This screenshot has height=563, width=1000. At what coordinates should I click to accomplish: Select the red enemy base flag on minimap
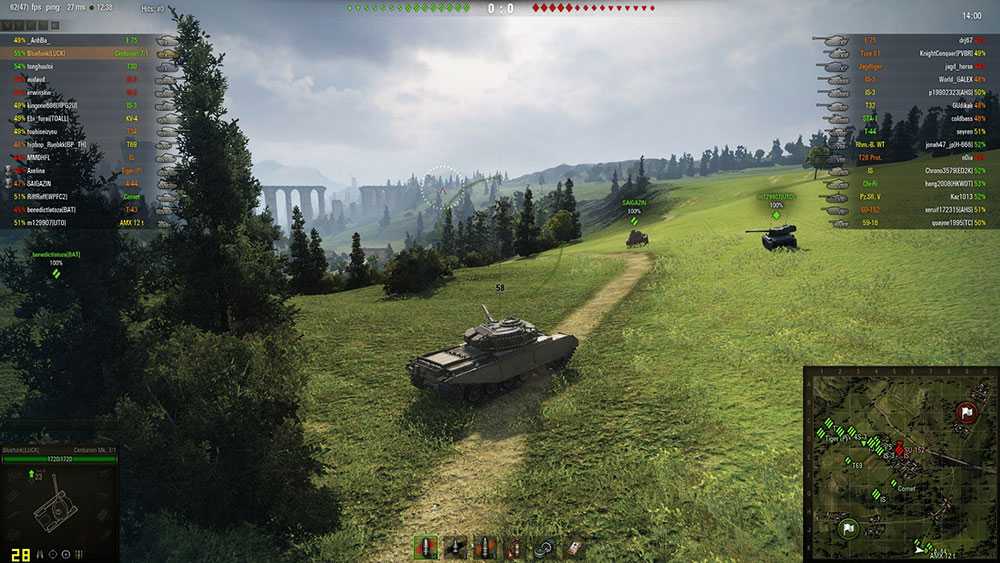click(965, 411)
